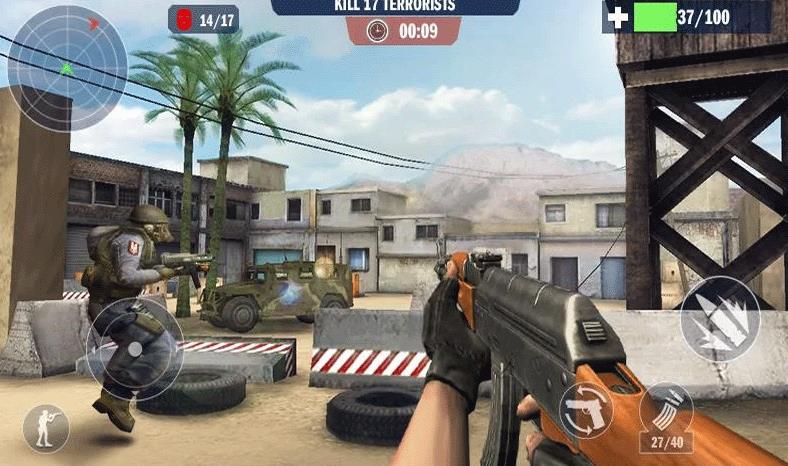Tap the circular radar minimap
Screen dimensions: 788x466
pyautogui.click(x=67, y=68)
